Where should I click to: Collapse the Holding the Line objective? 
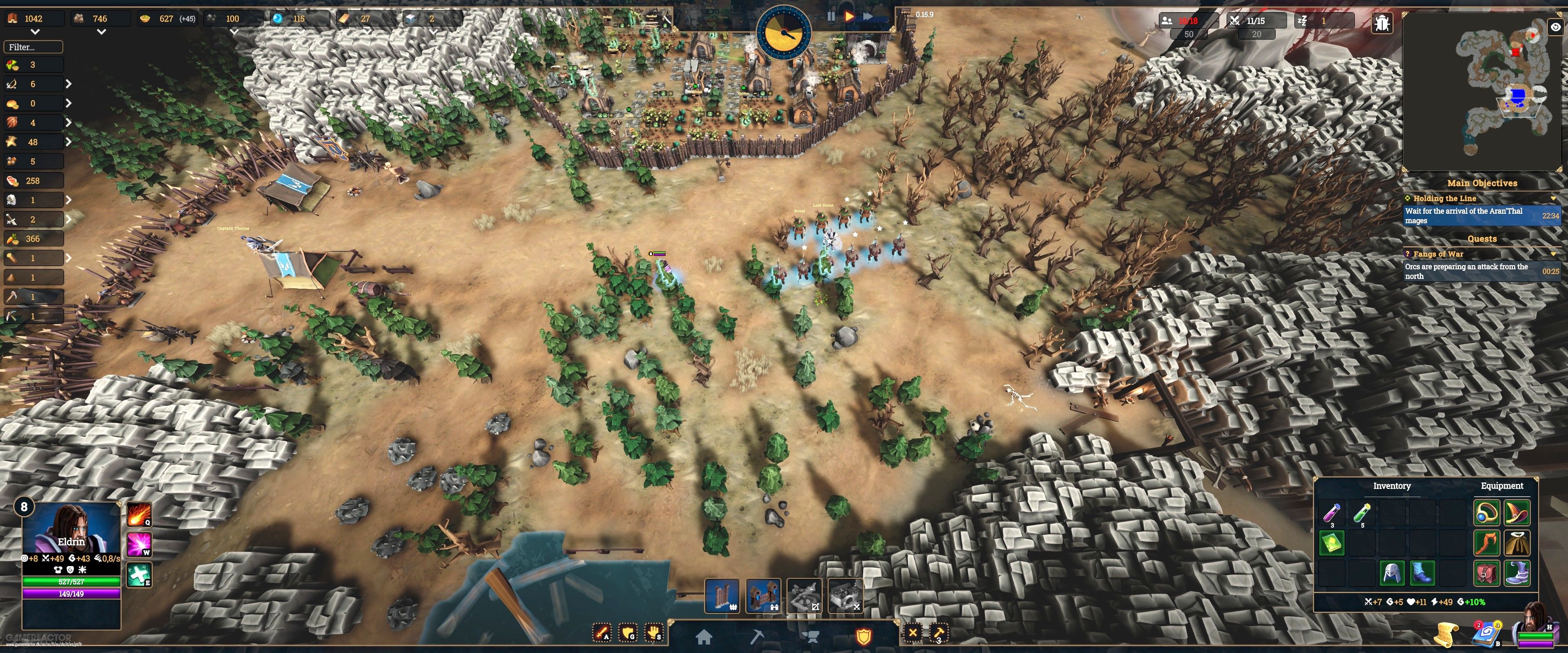(1554, 198)
